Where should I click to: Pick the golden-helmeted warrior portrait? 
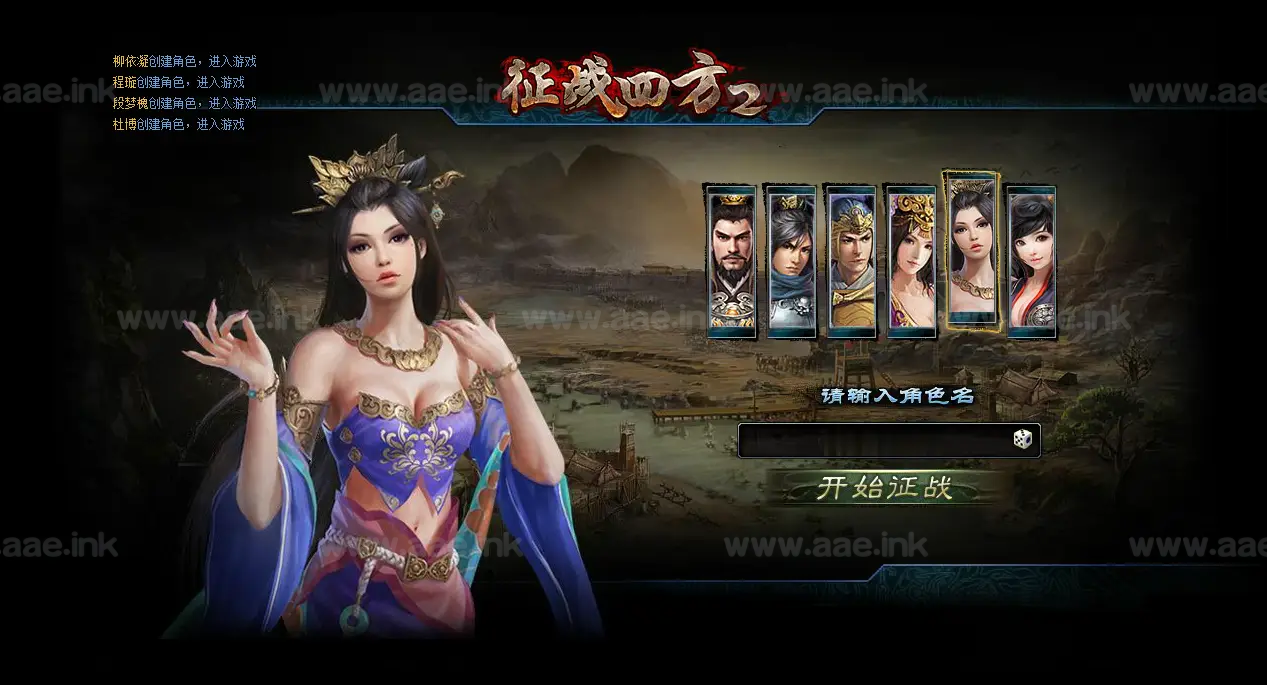851,261
